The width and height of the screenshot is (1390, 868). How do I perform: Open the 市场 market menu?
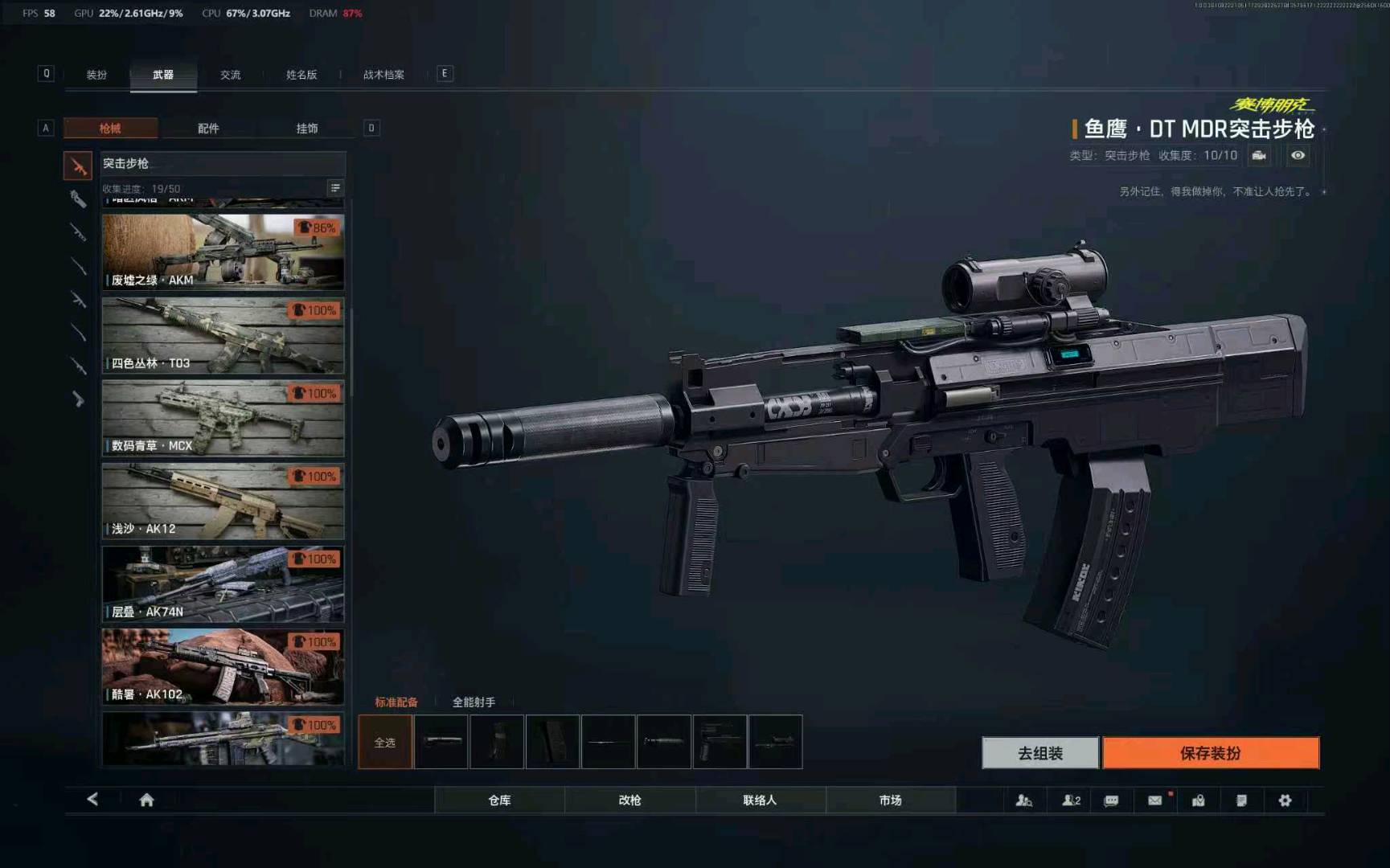click(x=890, y=800)
